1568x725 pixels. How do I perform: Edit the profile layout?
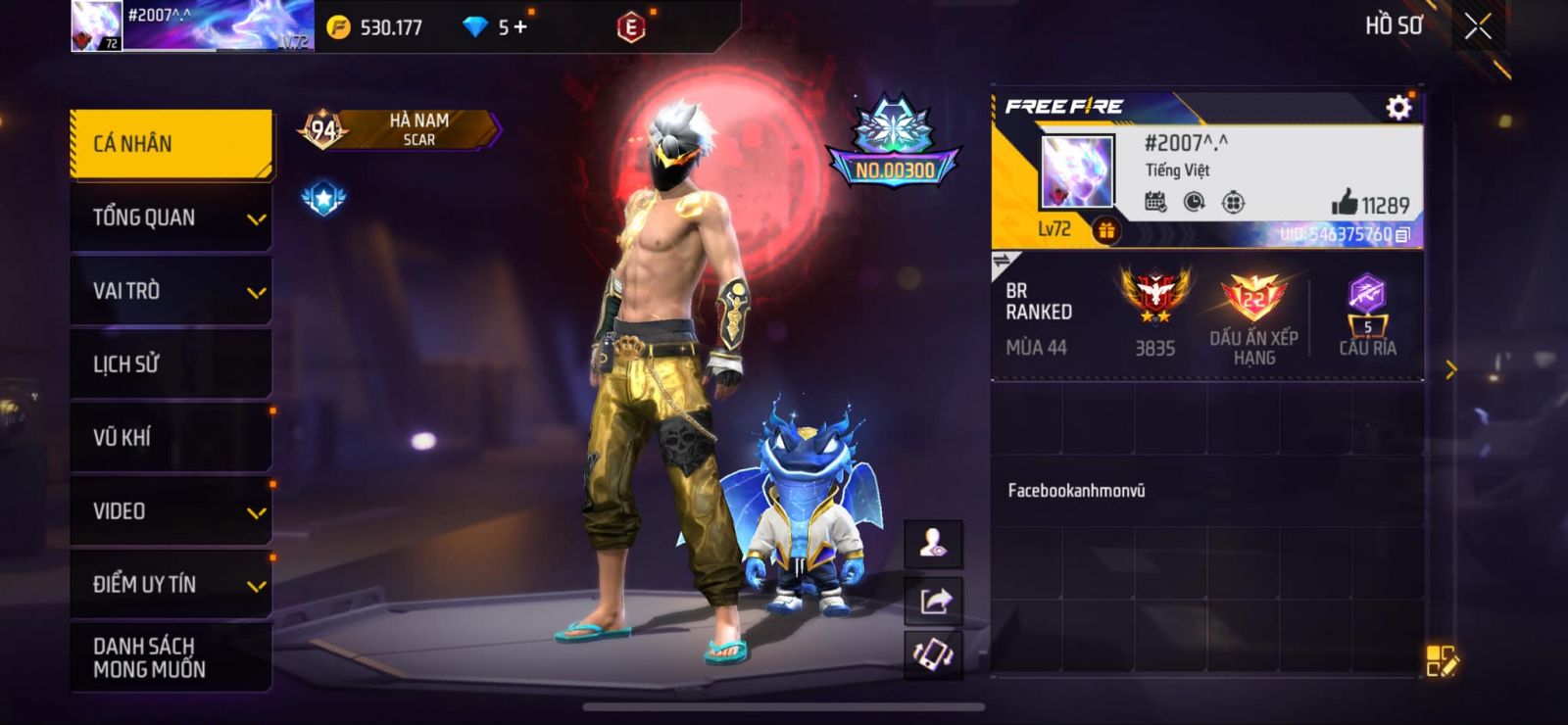1442,661
